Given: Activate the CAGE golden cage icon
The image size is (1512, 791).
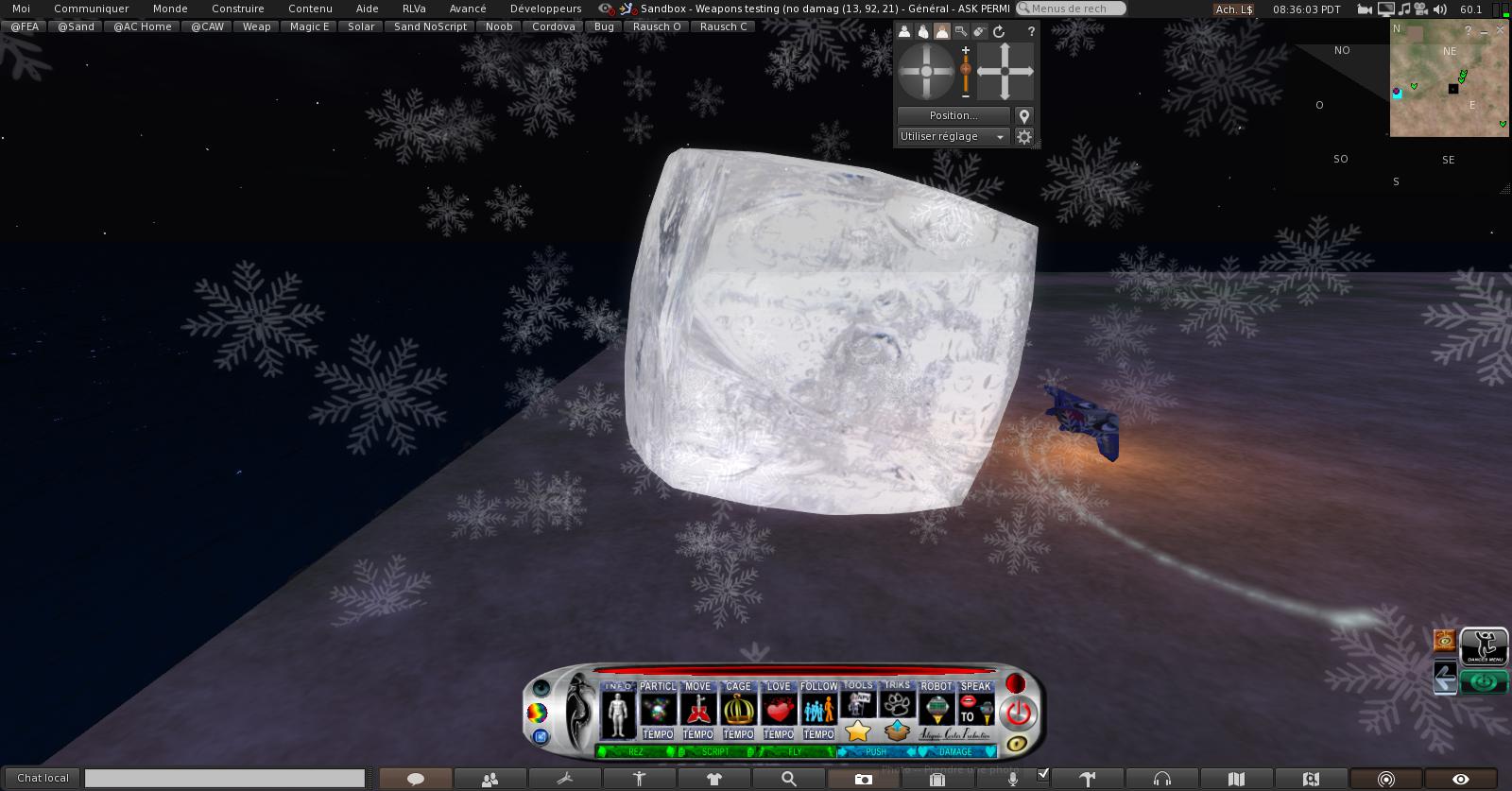Looking at the screenshot, I should pyautogui.click(x=738, y=709).
